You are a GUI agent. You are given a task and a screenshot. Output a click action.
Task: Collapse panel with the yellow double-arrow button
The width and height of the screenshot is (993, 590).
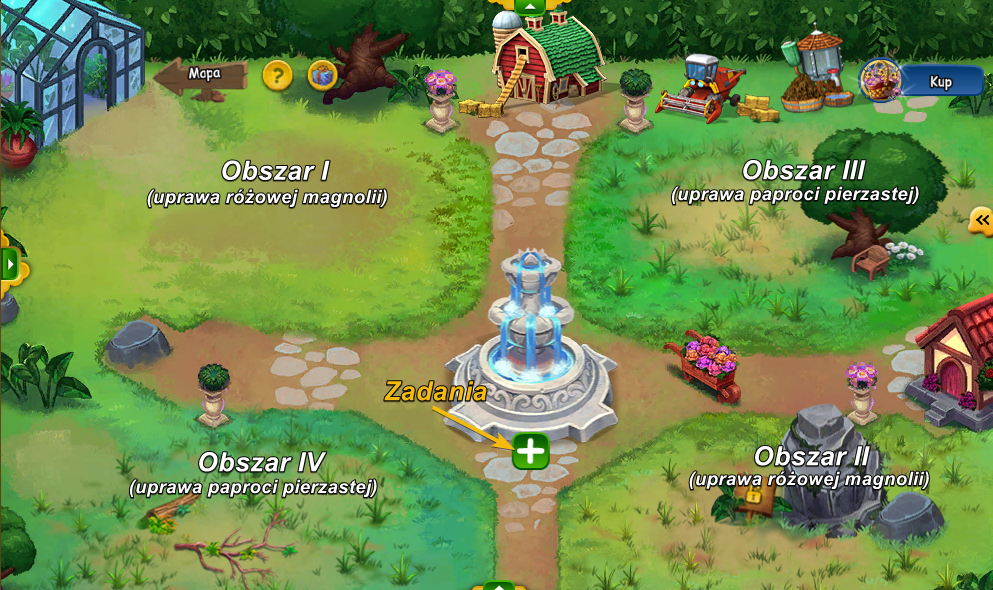point(981,221)
